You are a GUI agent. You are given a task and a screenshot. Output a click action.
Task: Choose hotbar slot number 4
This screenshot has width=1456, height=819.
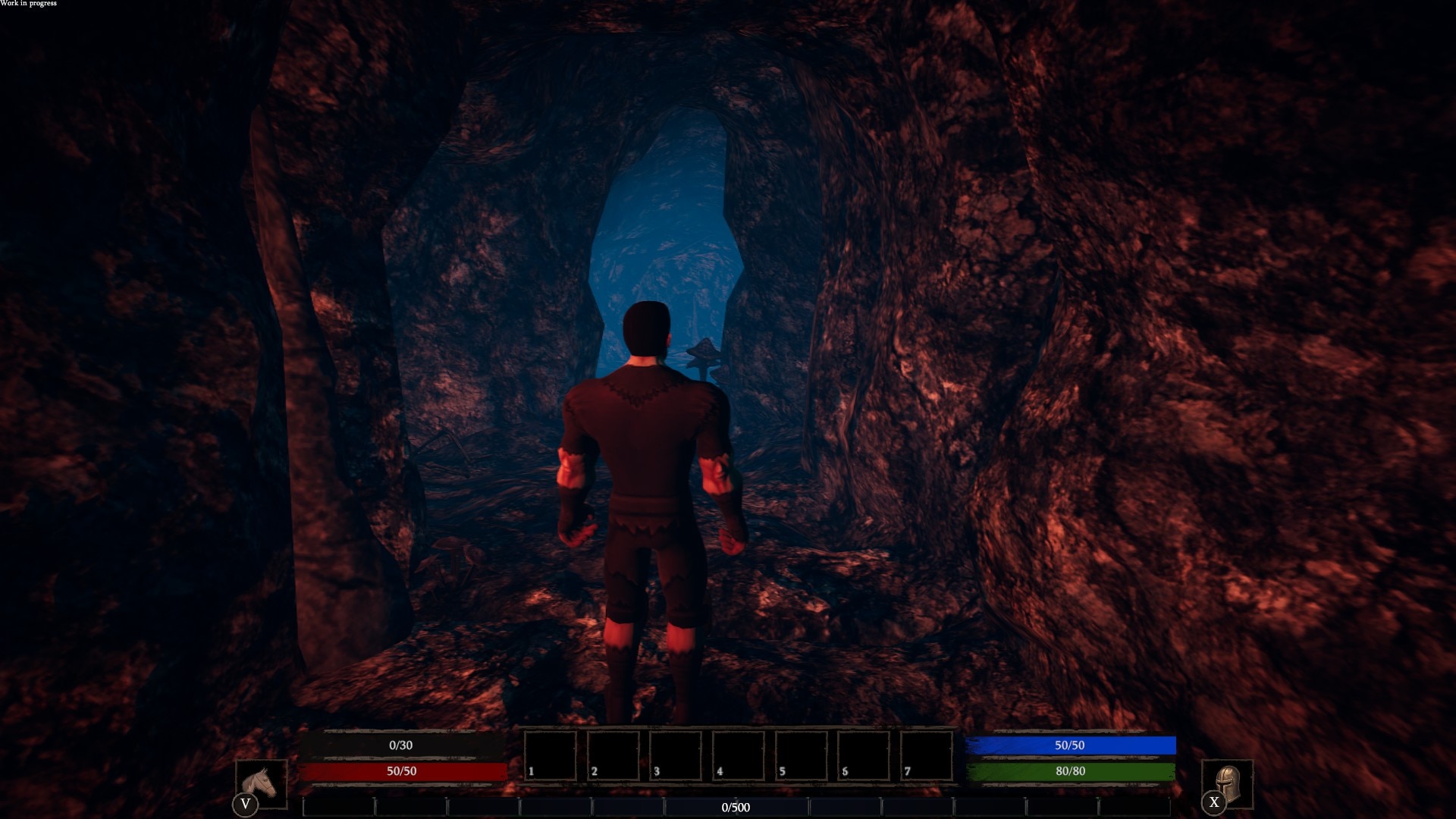pos(739,755)
